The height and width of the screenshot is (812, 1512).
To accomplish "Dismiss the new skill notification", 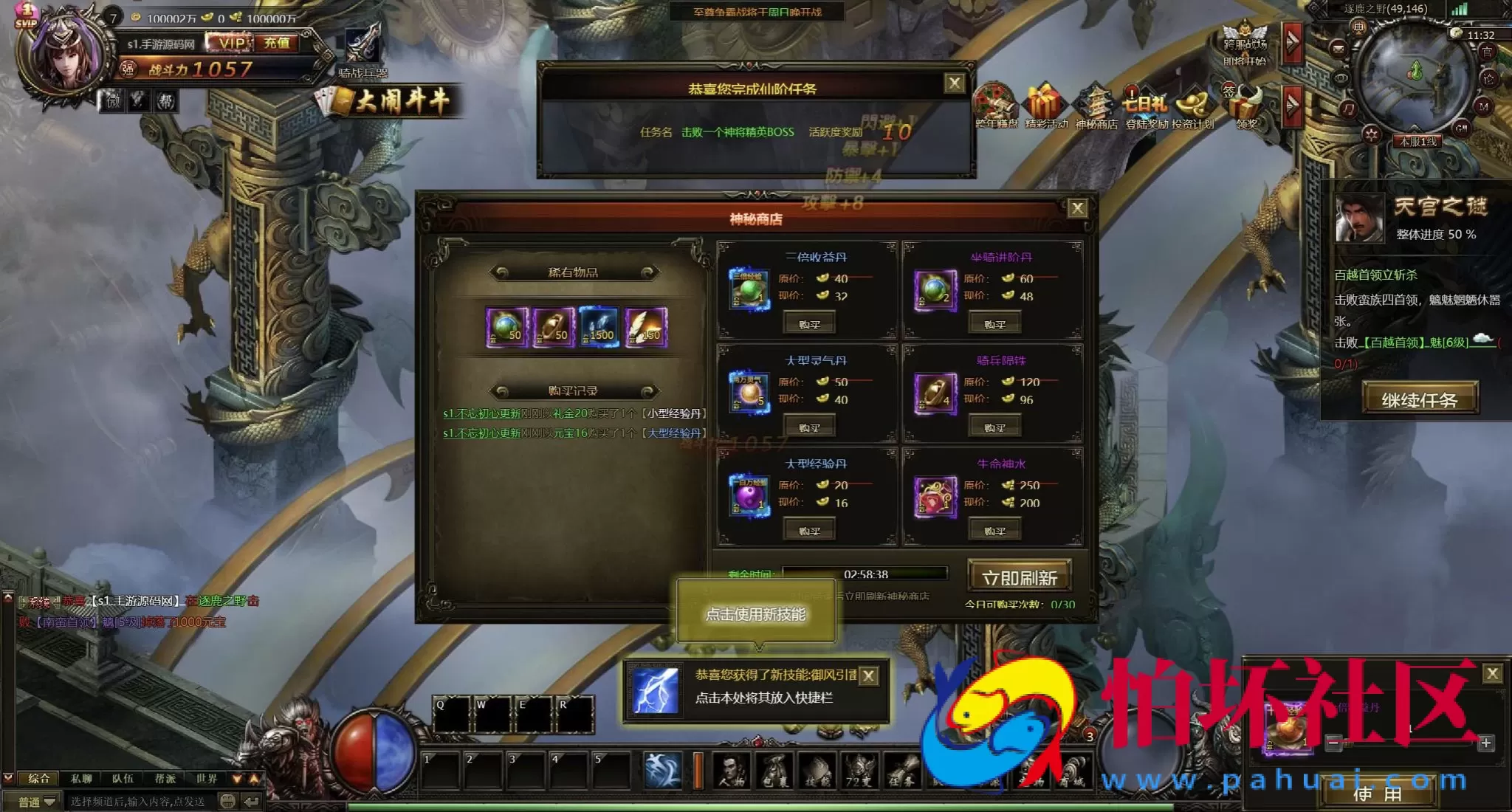I will tap(869, 675).
